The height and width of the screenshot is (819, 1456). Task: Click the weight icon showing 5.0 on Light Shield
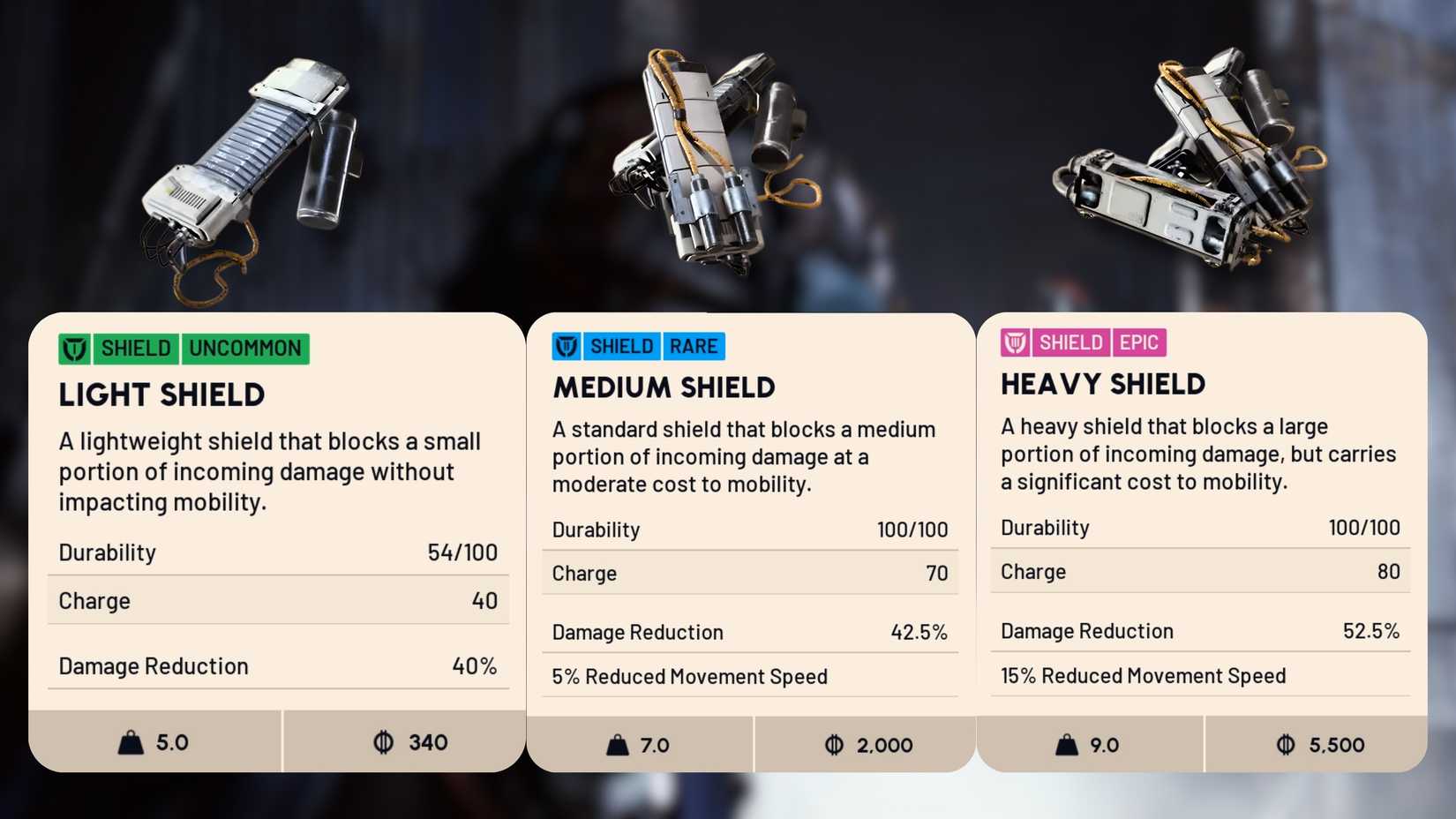[132, 741]
